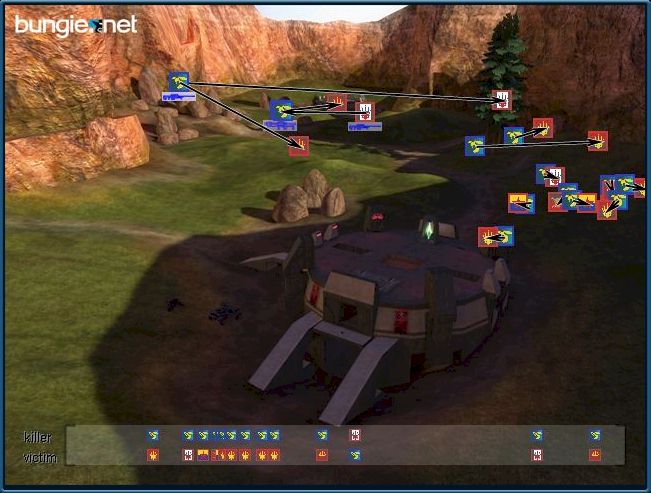Select the first victim marker on the timeline
Image resolution: width=651 pixels, height=493 pixels.
pos(153,455)
